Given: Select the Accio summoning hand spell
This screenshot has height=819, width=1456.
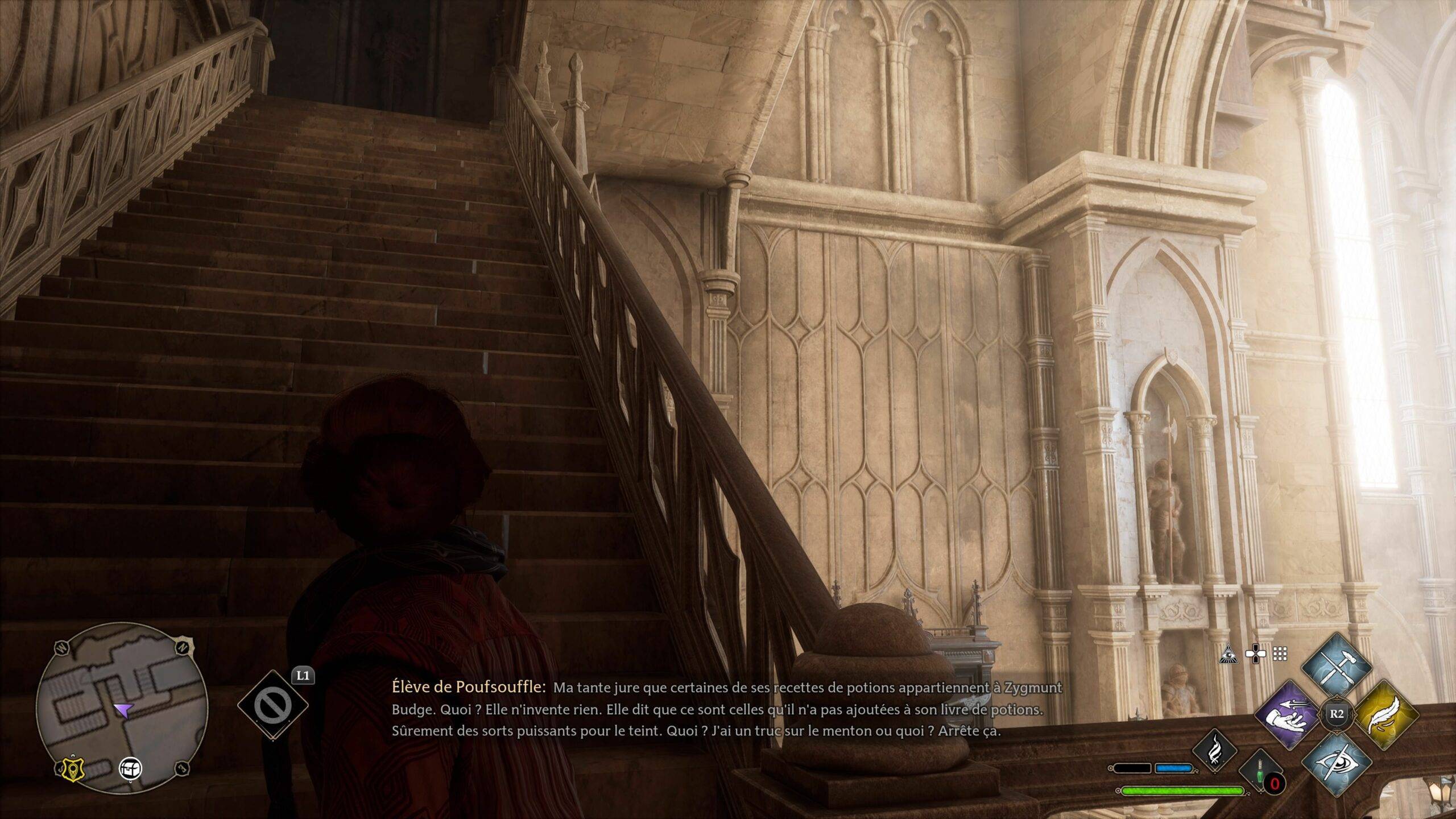Looking at the screenshot, I should click(x=1287, y=714).
